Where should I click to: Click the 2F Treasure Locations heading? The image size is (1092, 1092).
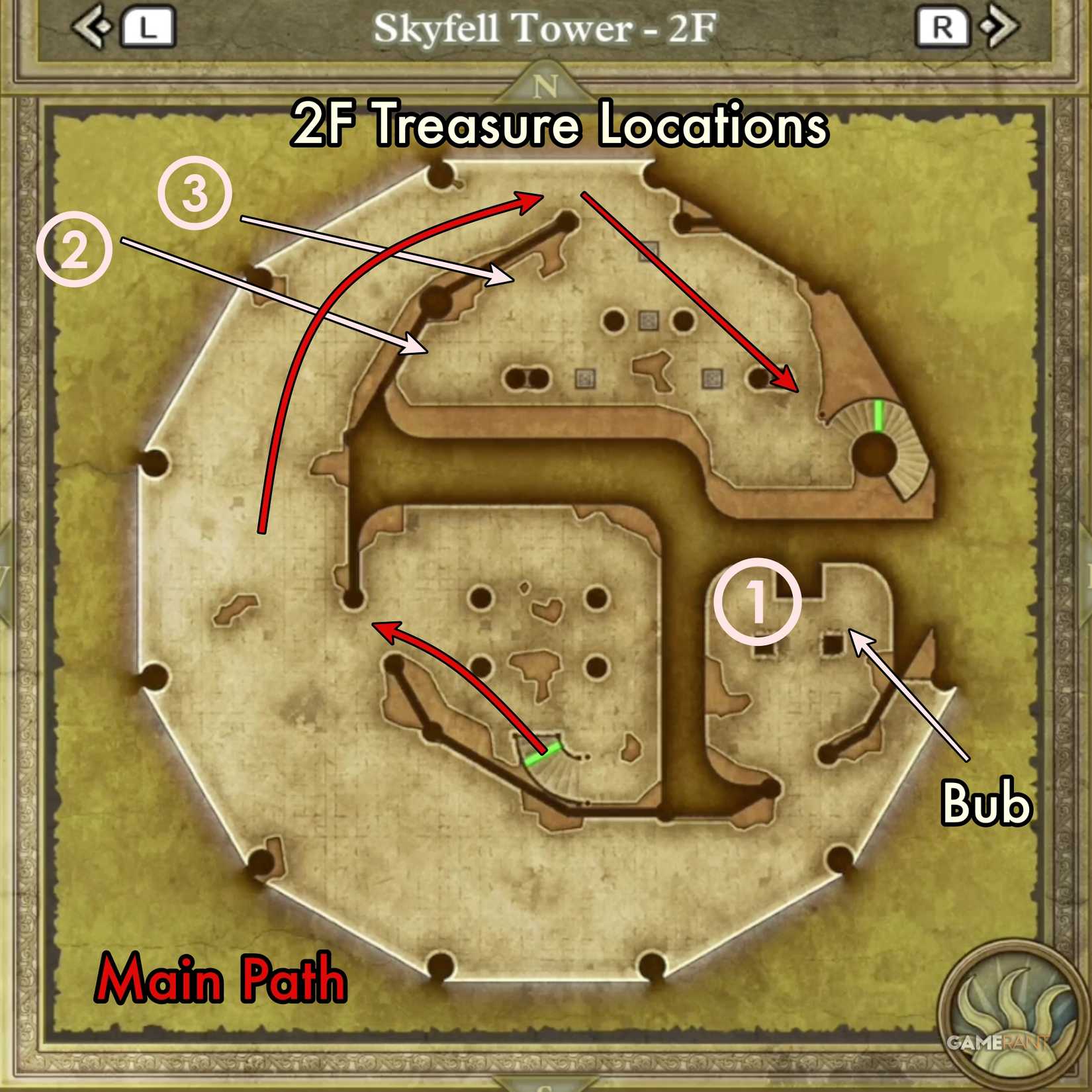[x=559, y=122]
